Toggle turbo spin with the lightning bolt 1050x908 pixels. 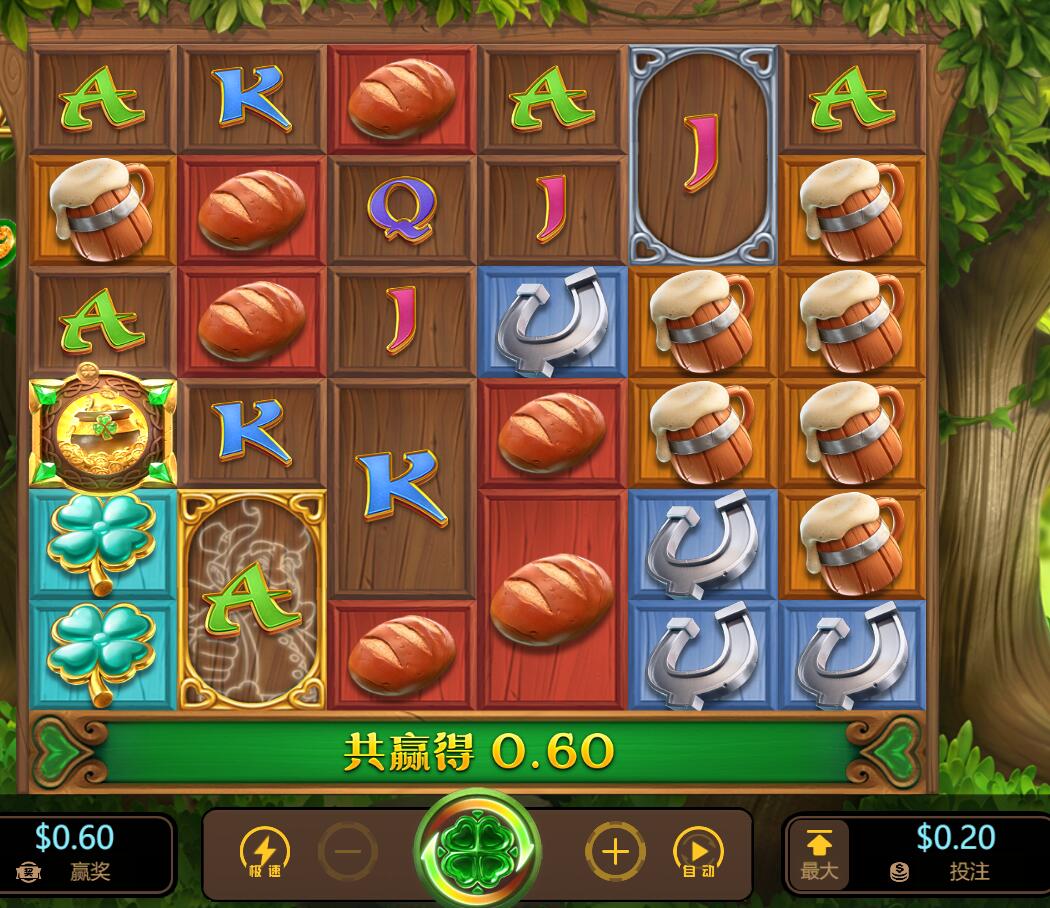[x=264, y=853]
